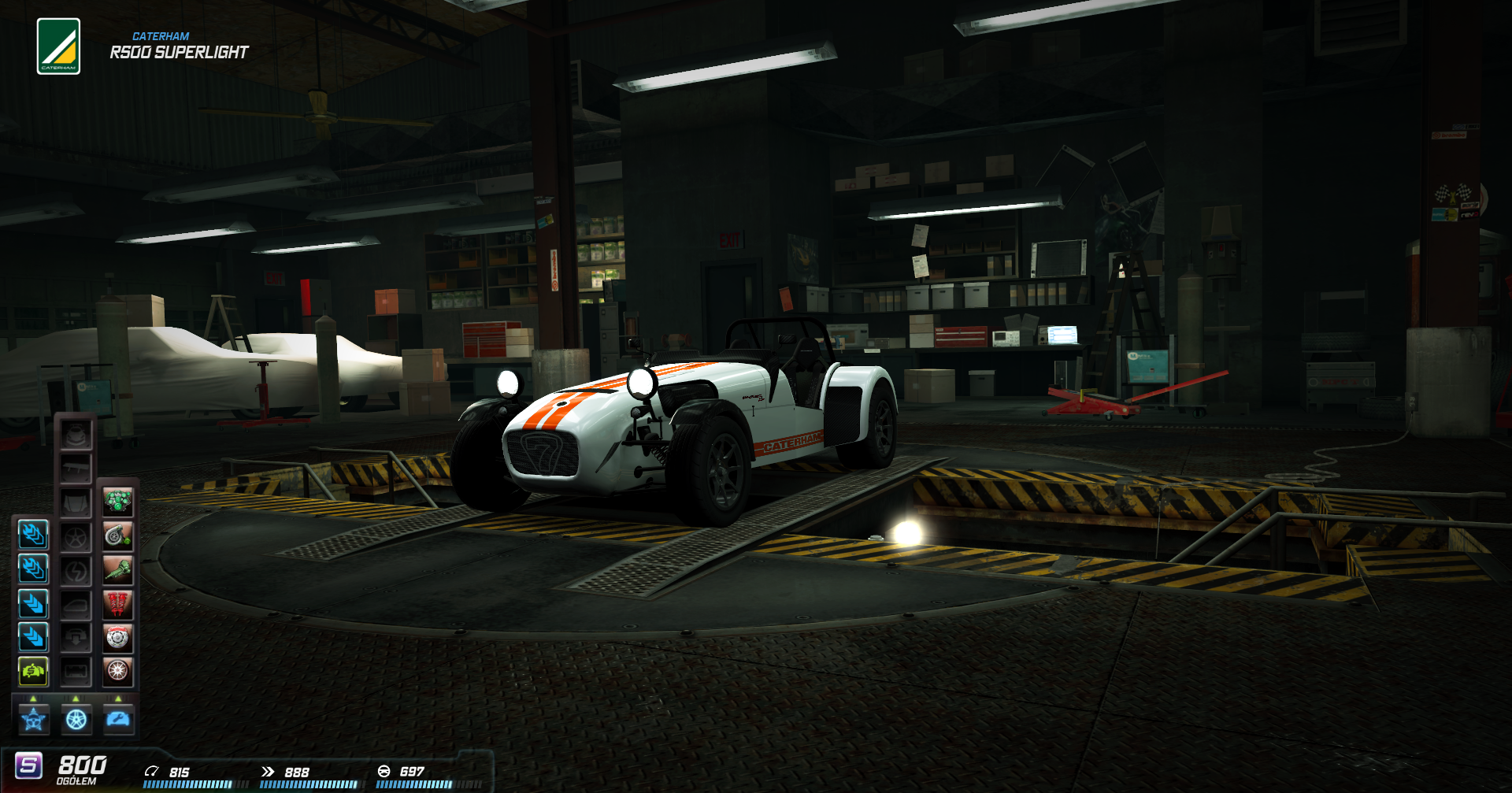Choose the empty window tint slot
The height and width of the screenshot is (793, 1512).
[76, 604]
